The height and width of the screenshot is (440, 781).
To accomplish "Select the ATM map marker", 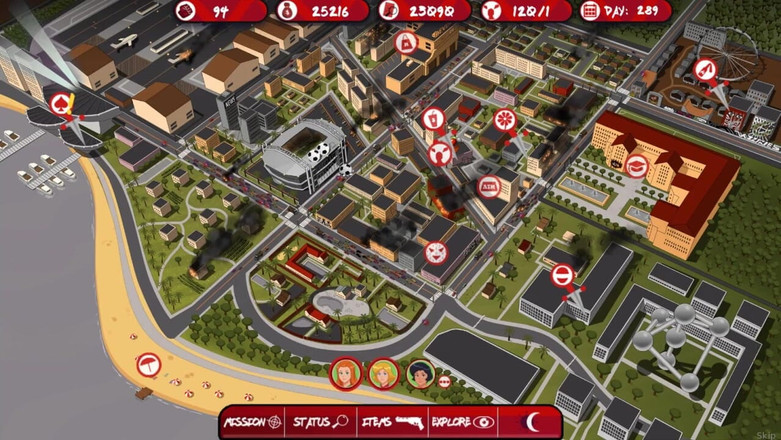I will [x=489, y=186].
